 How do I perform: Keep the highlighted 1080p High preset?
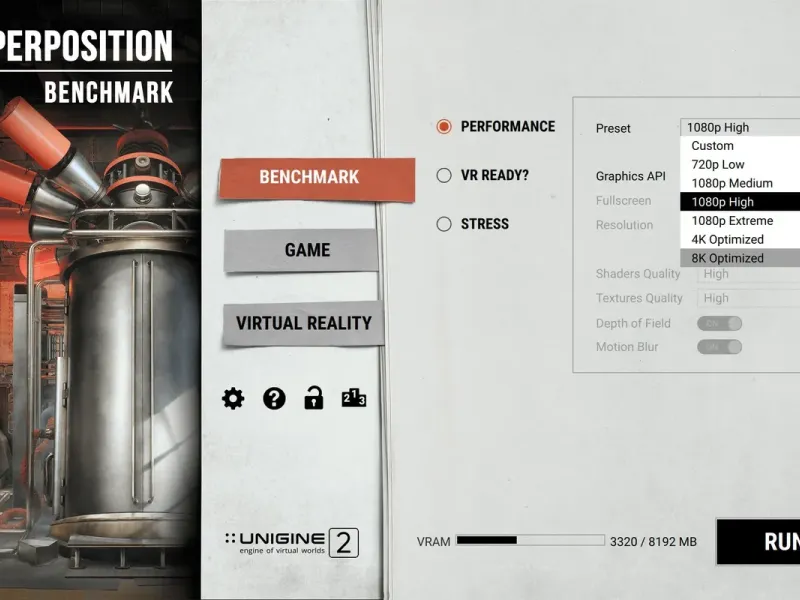(x=740, y=202)
